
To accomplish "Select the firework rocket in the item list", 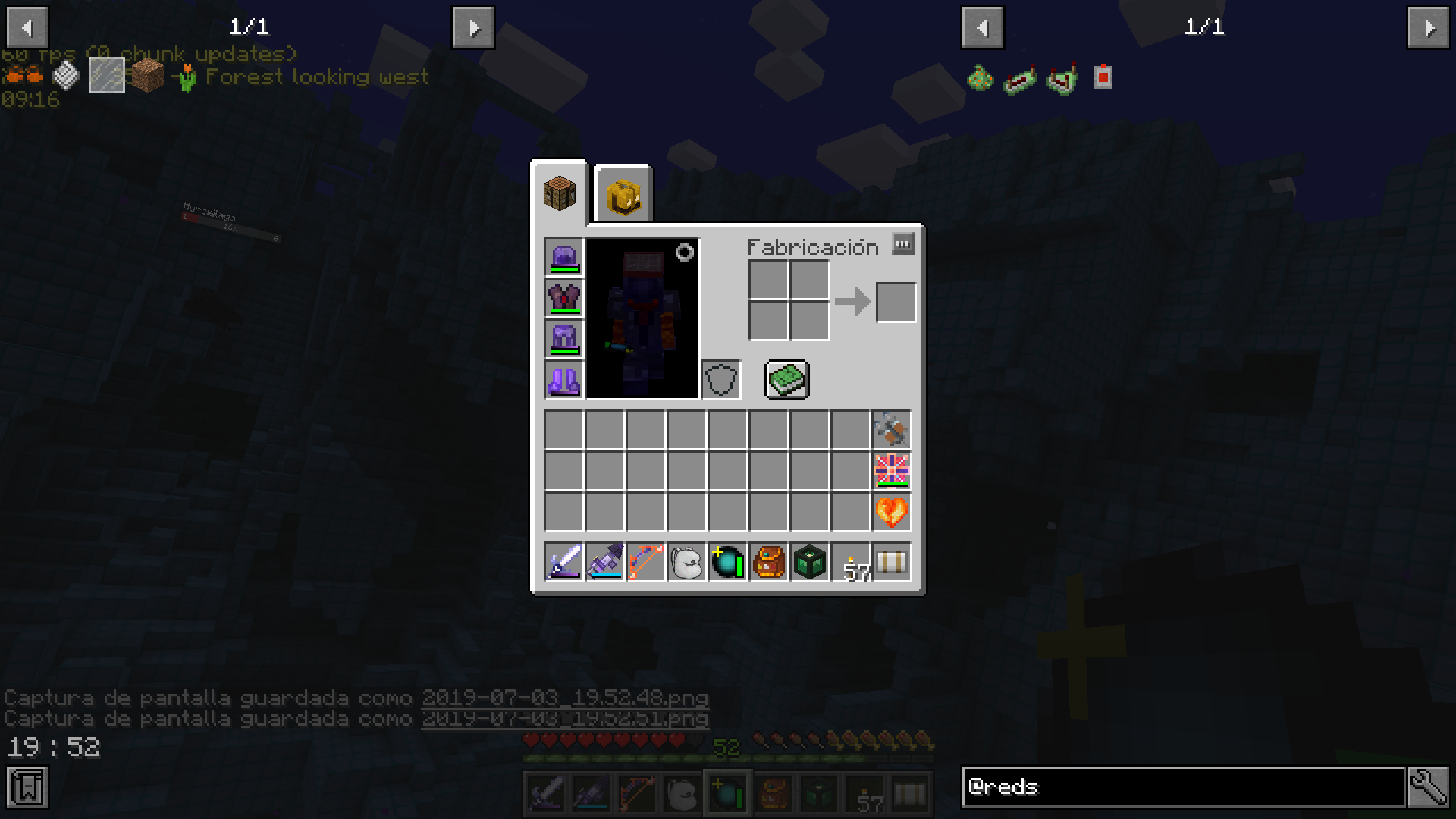I will (x=892, y=429).
